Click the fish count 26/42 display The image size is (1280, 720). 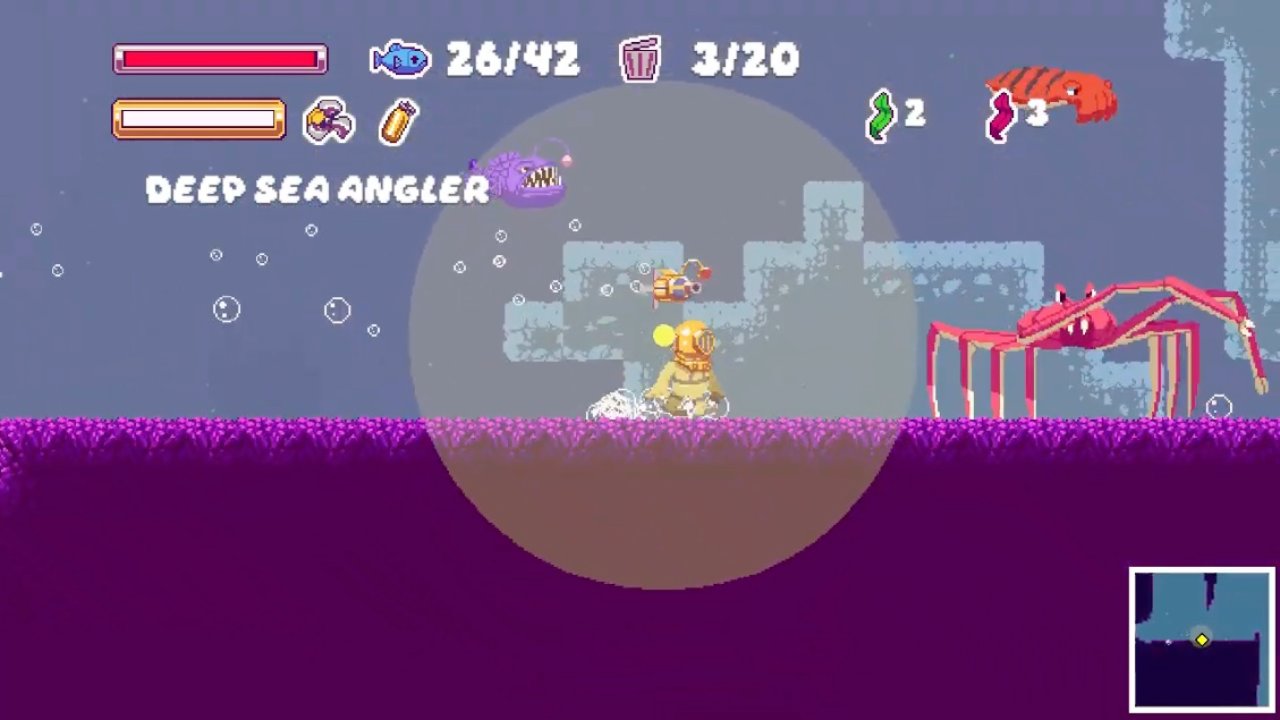pos(513,59)
